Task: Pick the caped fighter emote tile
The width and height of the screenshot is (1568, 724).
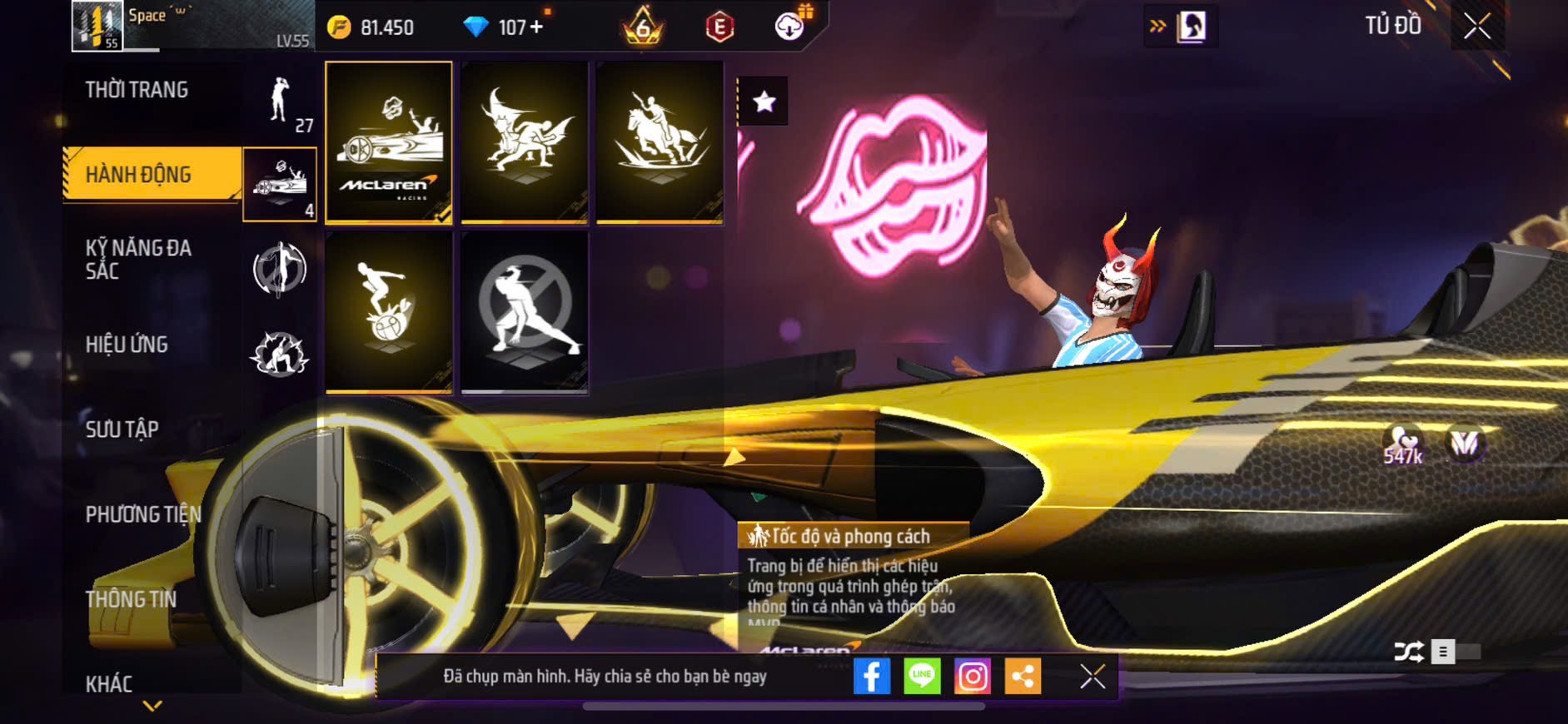Action: [525, 142]
